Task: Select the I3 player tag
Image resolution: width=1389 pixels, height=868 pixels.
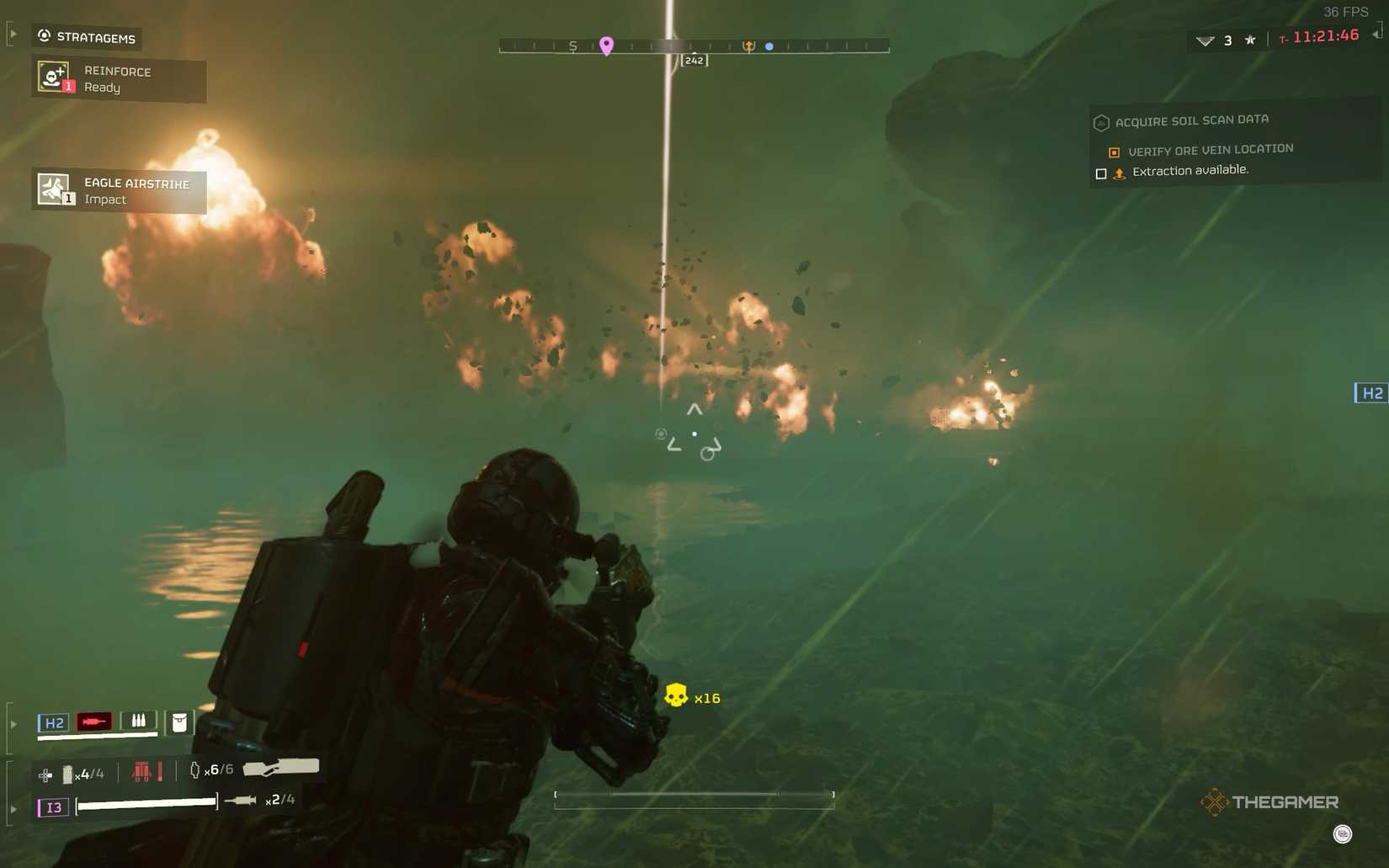Action: click(x=53, y=807)
